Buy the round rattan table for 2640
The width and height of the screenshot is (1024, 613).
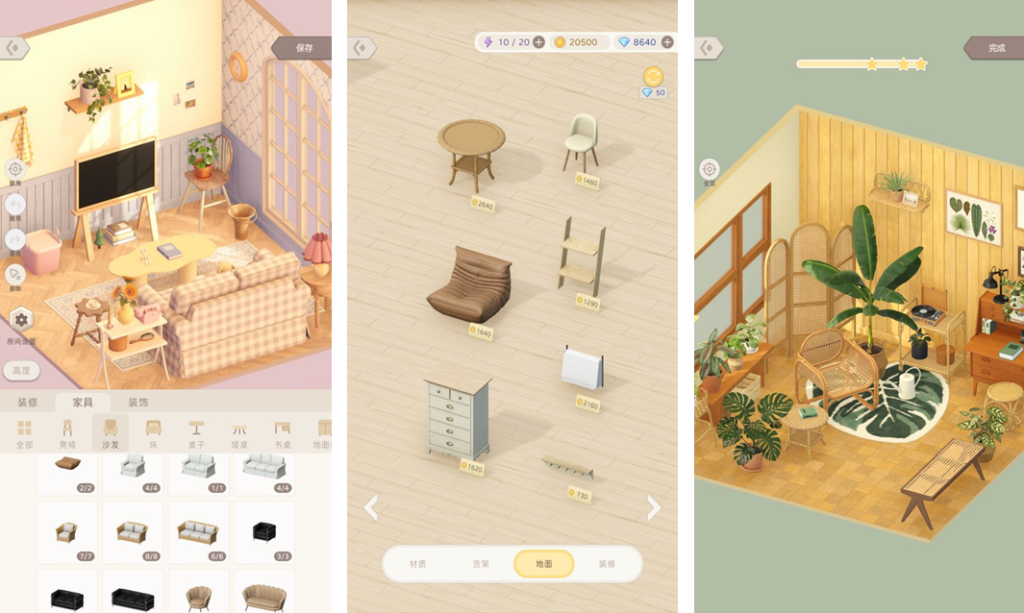coord(471,155)
